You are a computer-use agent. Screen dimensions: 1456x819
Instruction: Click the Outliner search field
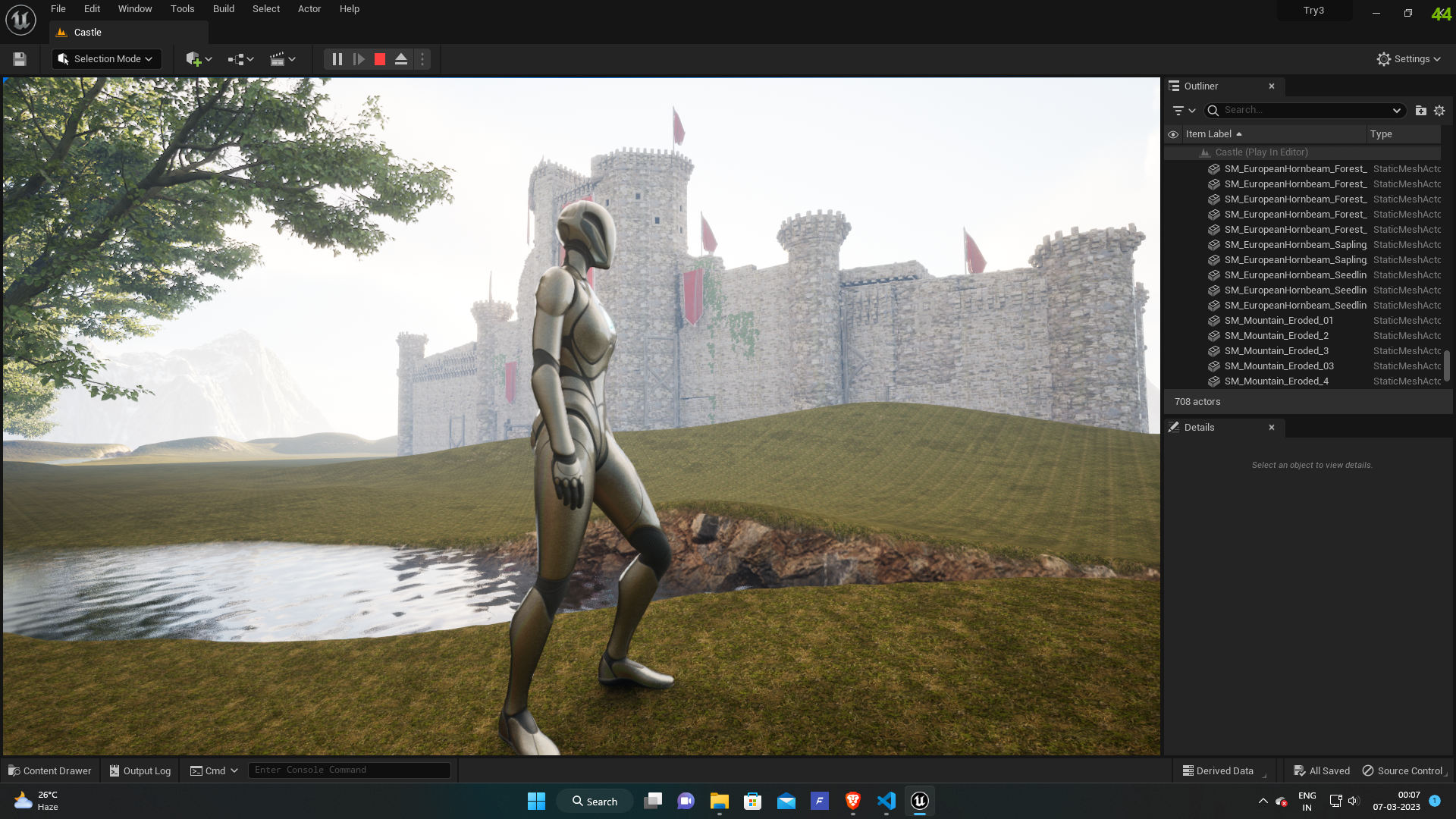[1304, 111]
